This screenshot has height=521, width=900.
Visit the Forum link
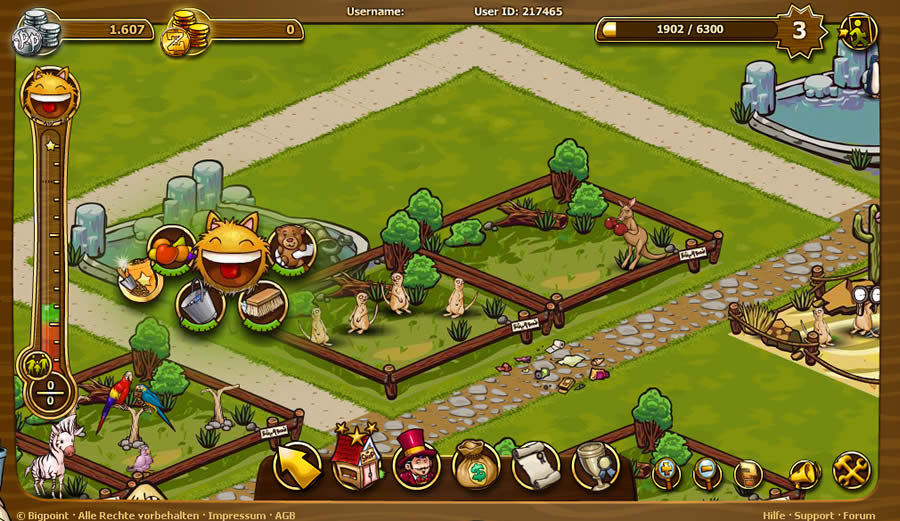pos(859,515)
